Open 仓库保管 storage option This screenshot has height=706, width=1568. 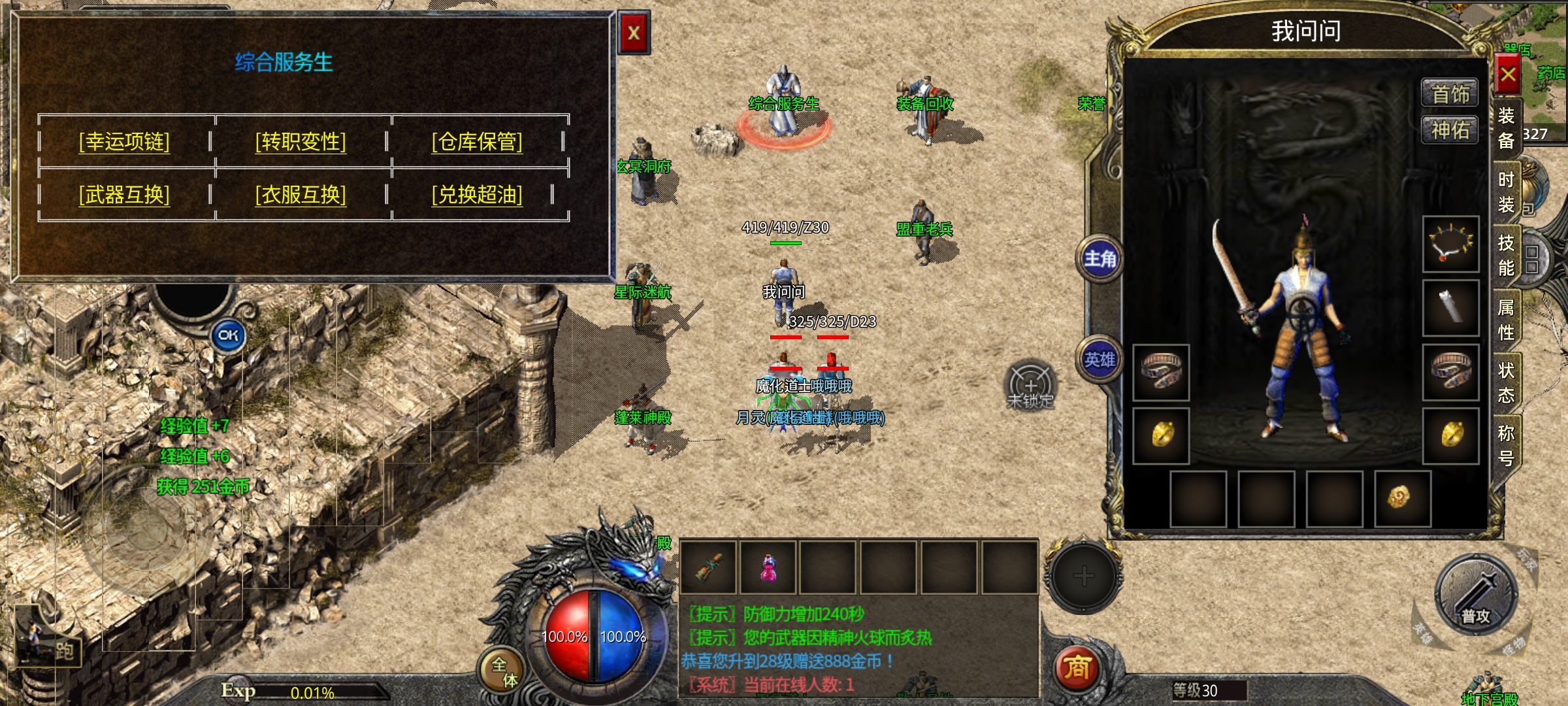click(x=477, y=141)
